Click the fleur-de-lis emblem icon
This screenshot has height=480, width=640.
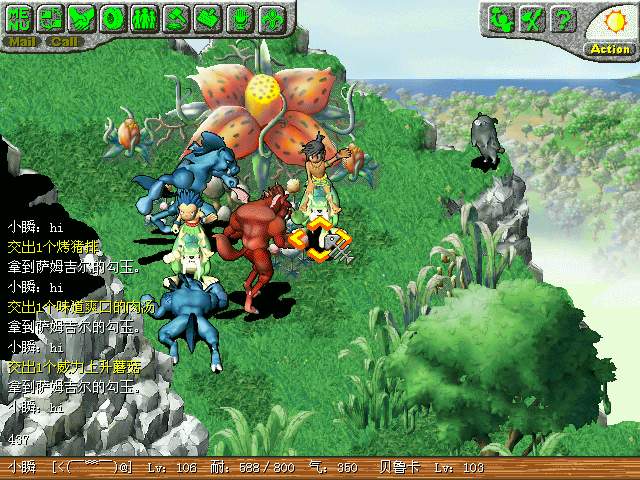click(270, 18)
